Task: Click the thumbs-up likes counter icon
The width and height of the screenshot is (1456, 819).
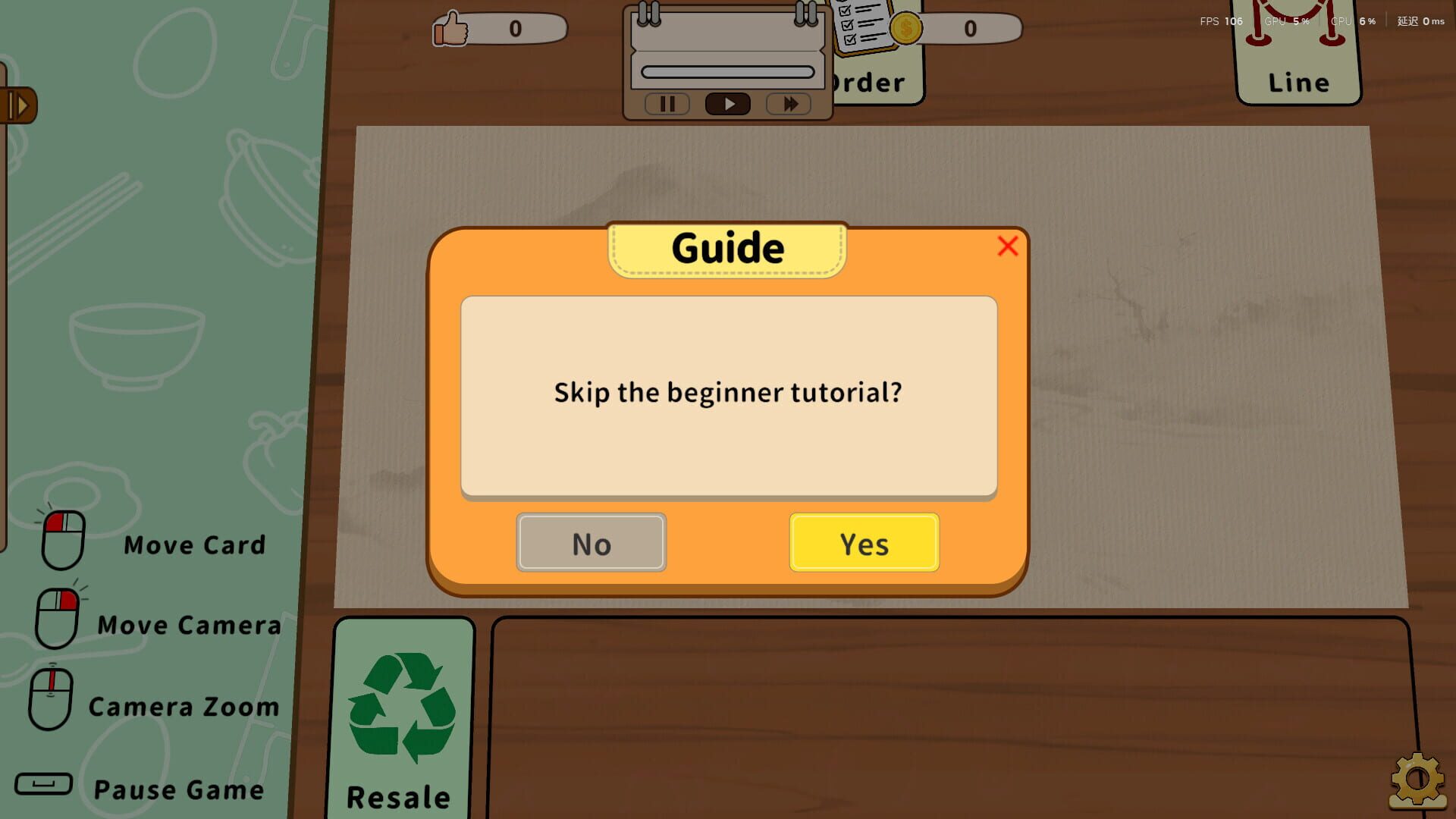Action: 449,29
